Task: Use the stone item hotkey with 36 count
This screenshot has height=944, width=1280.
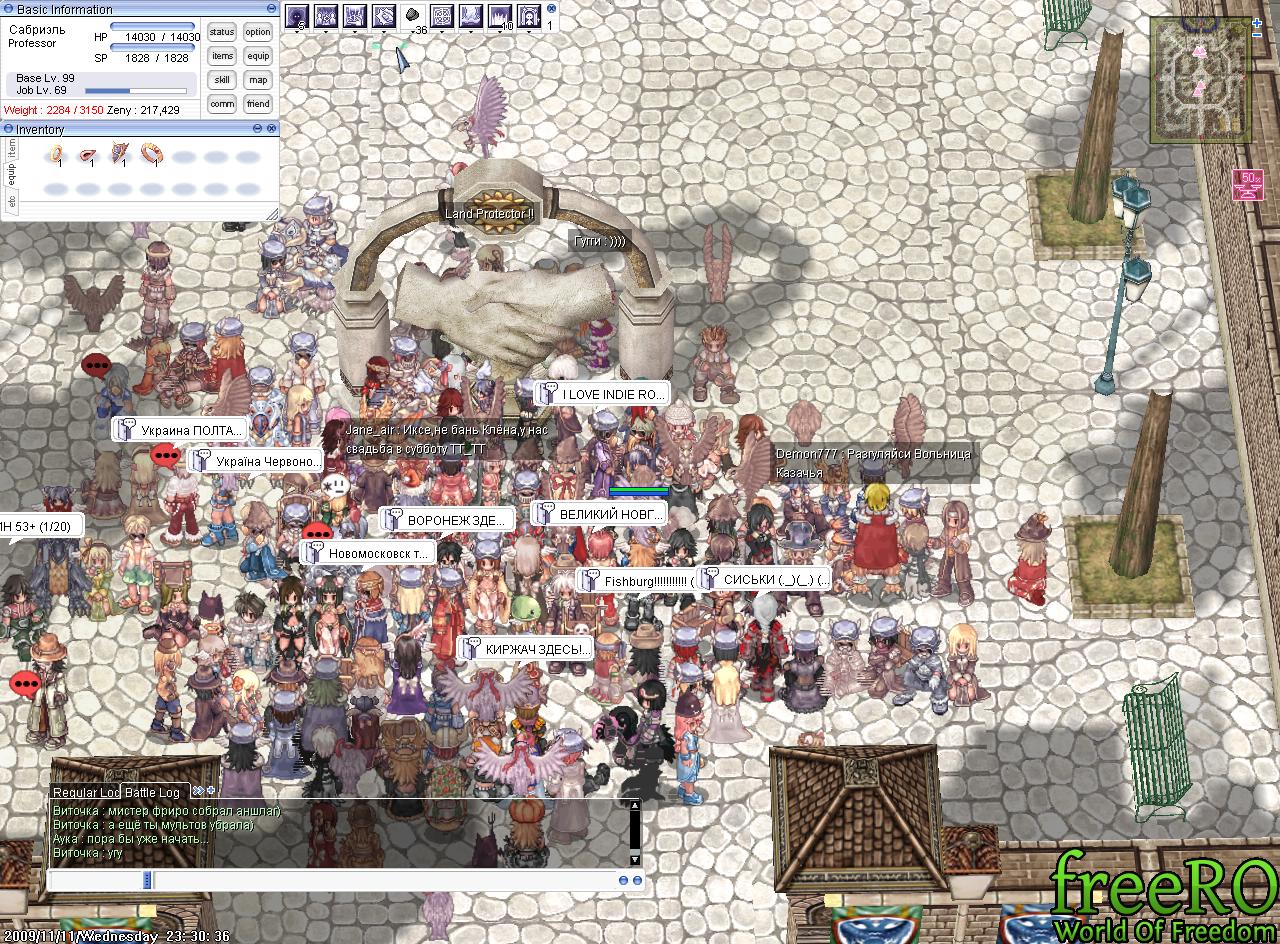Action: coord(412,16)
